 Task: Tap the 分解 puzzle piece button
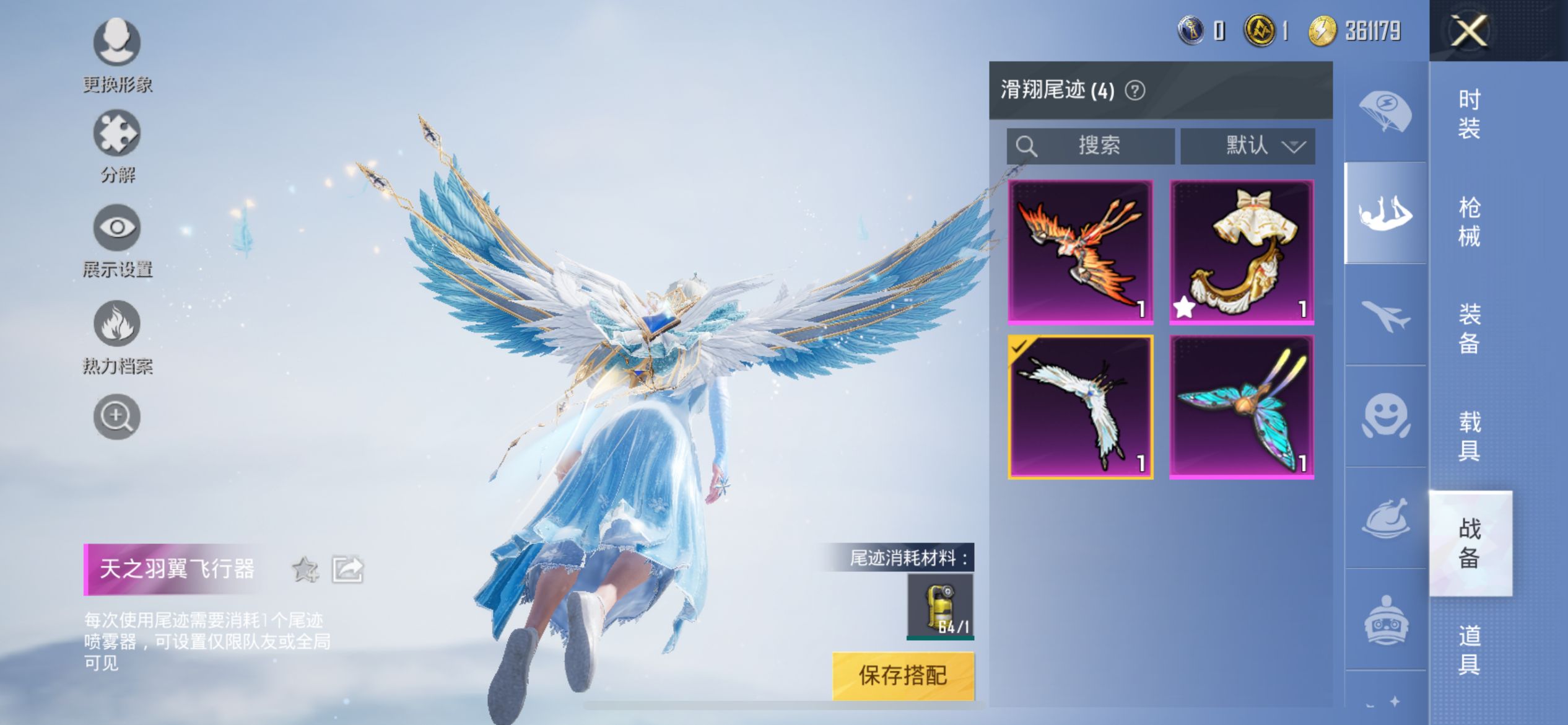click(117, 133)
